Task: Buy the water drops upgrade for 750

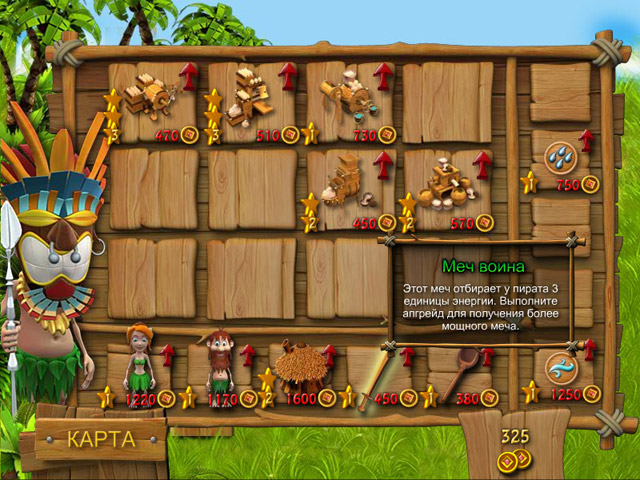Action: pyautogui.click(x=559, y=156)
